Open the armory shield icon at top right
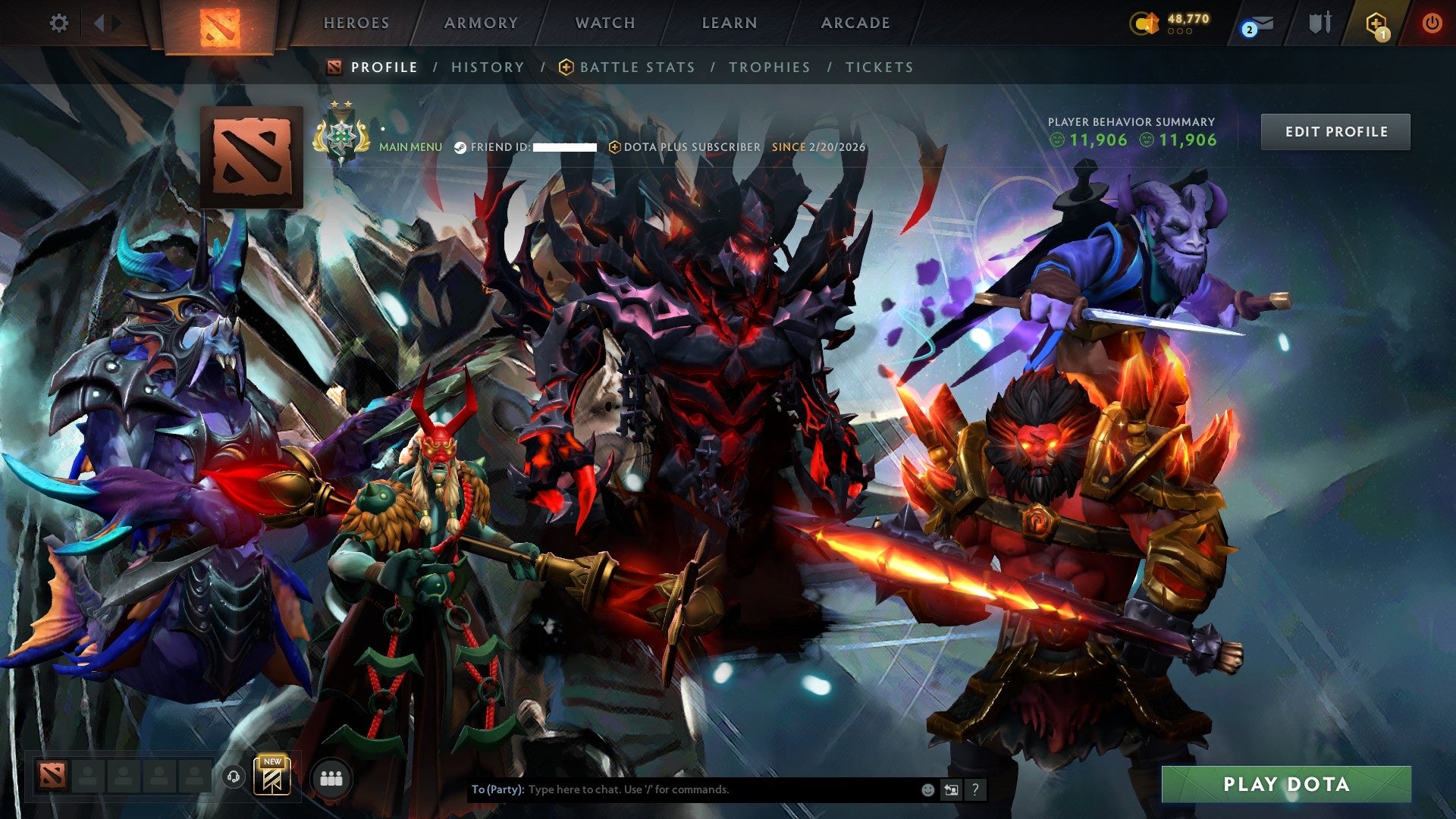The height and width of the screenshot is (819, 1456). 1320,23
